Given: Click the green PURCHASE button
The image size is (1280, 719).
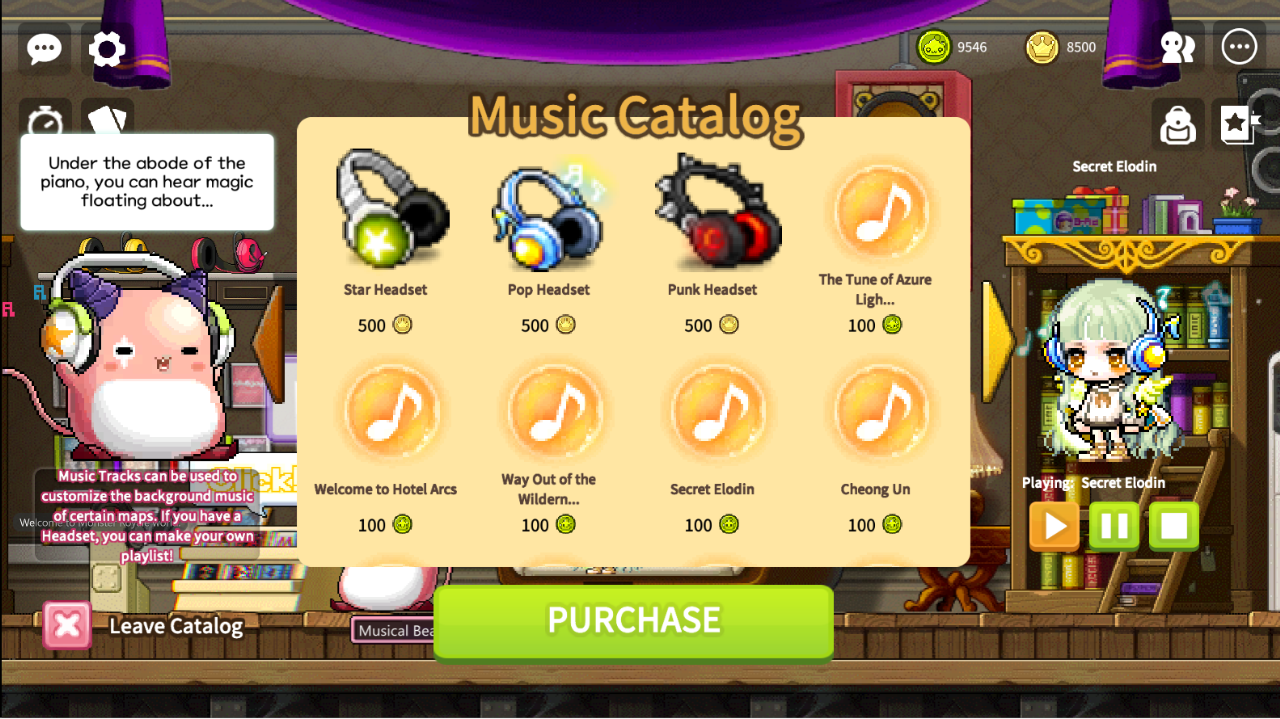Looking at the screenshot, I should pyautogui.click(x=633, y=621).
